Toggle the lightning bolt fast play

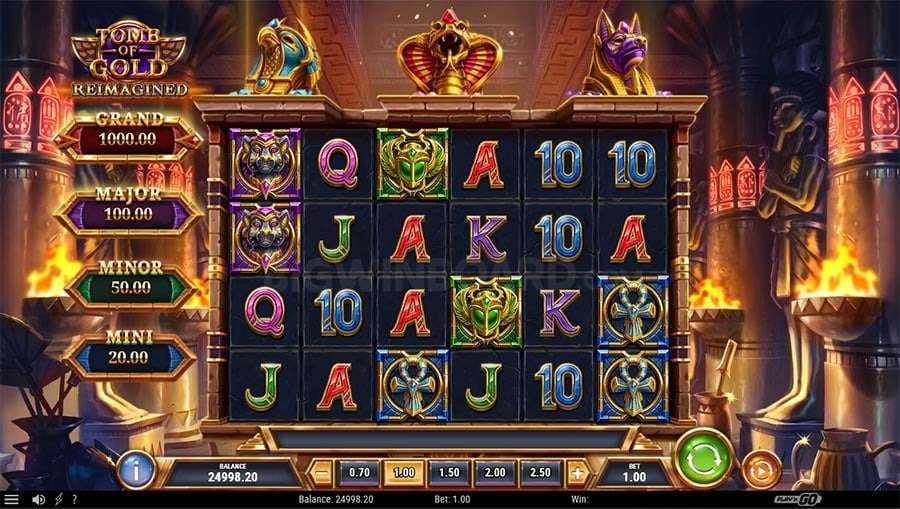58,499
